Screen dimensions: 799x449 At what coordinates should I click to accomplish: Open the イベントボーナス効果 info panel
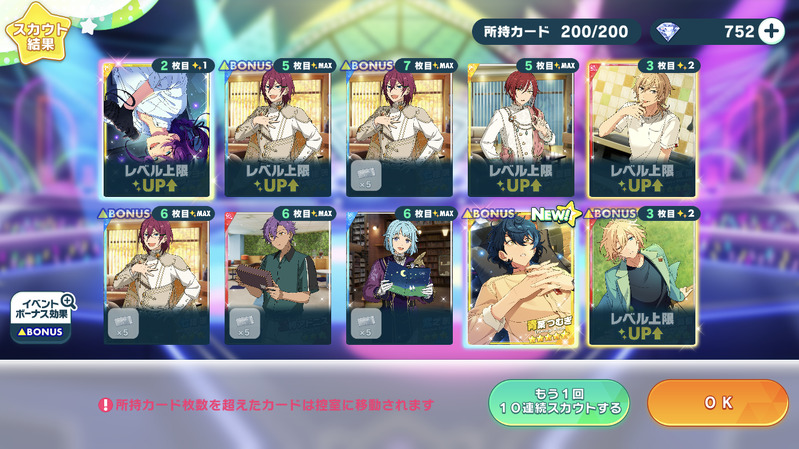[x=41, y=316]
